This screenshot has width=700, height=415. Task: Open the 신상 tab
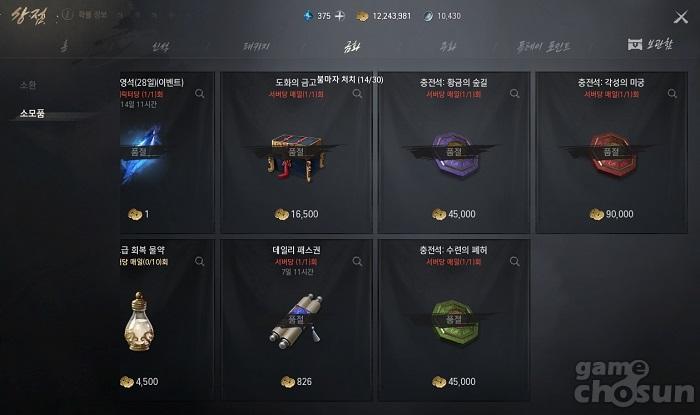161,46
